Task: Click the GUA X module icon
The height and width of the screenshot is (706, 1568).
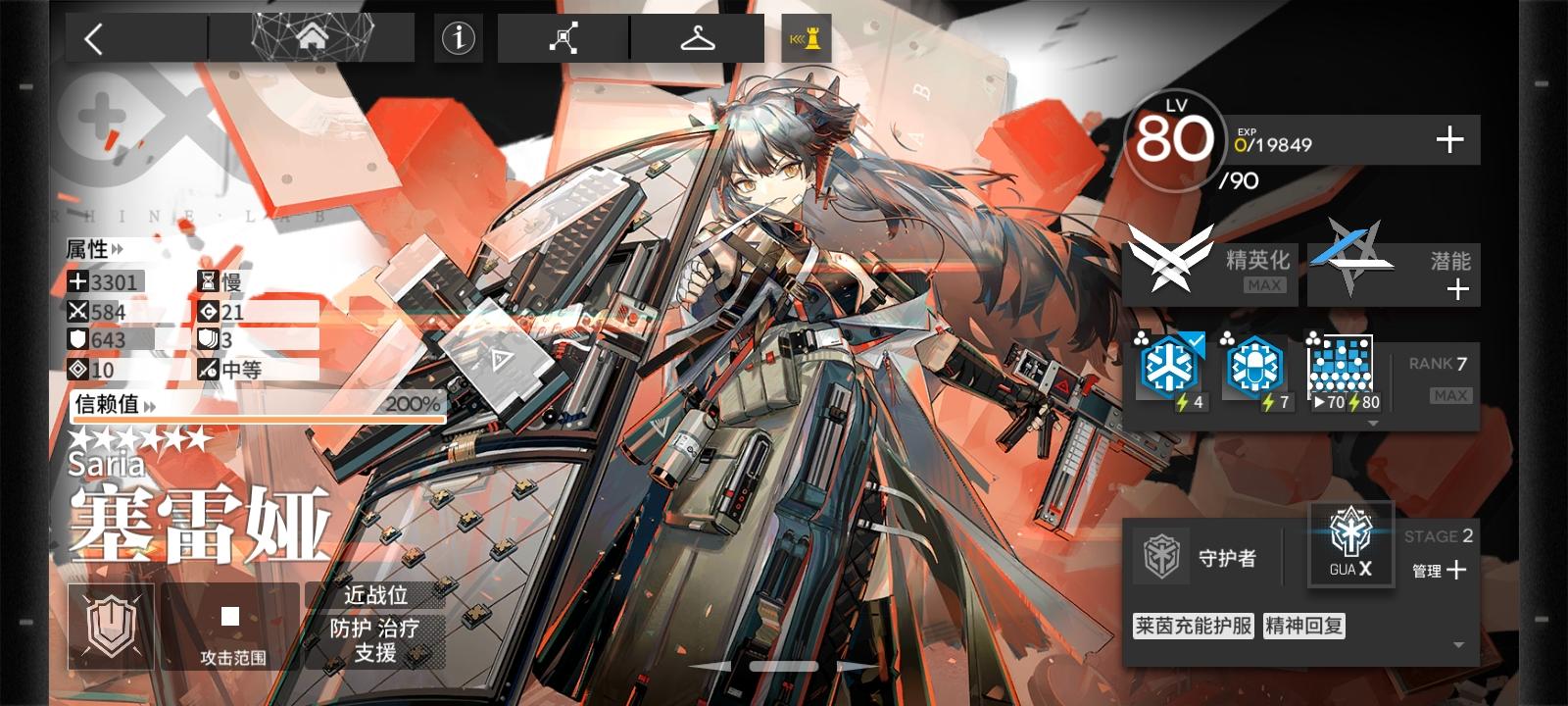Action: point(1349,545)
